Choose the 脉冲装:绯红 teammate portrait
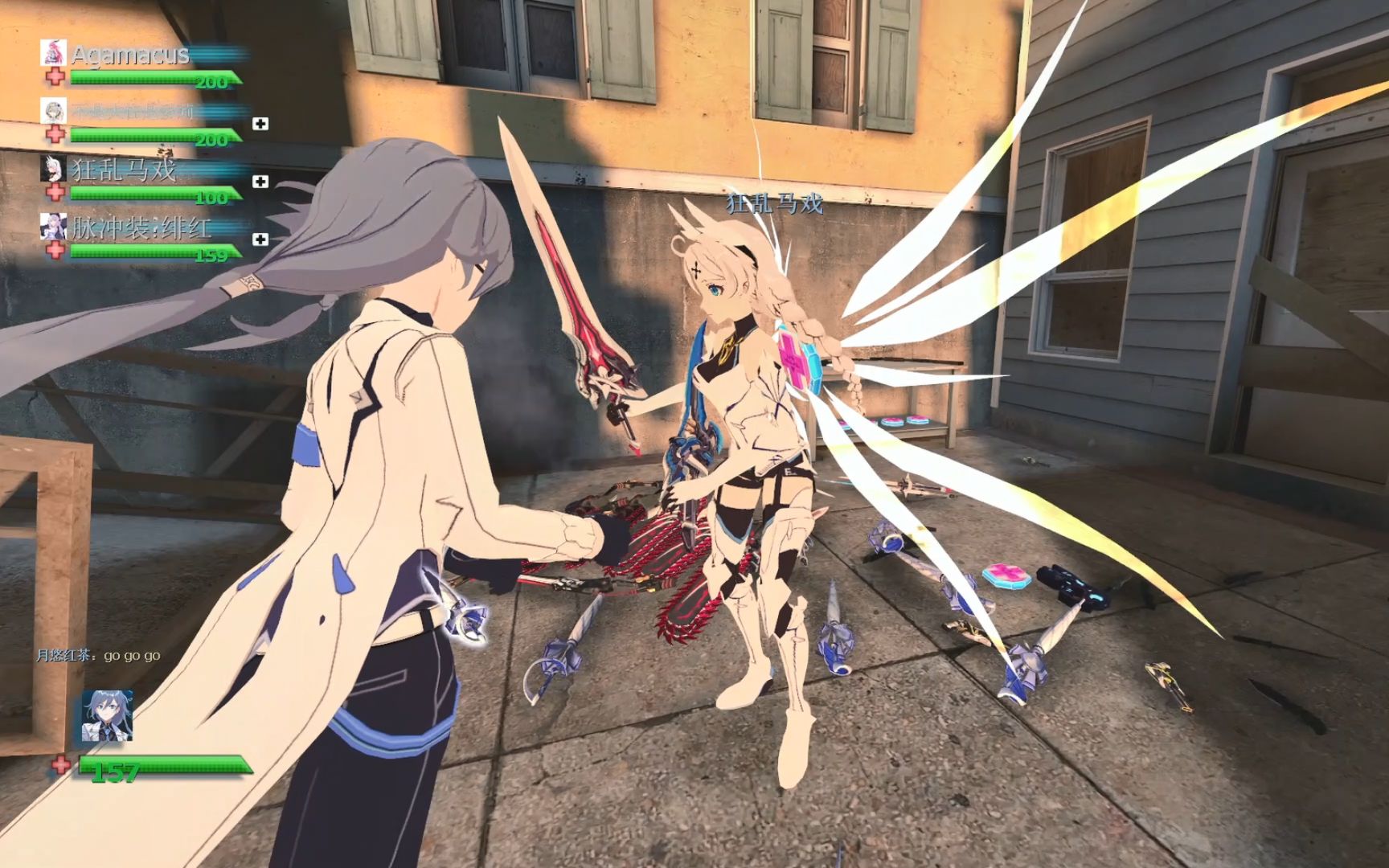1389x868 pixels. 53,226
